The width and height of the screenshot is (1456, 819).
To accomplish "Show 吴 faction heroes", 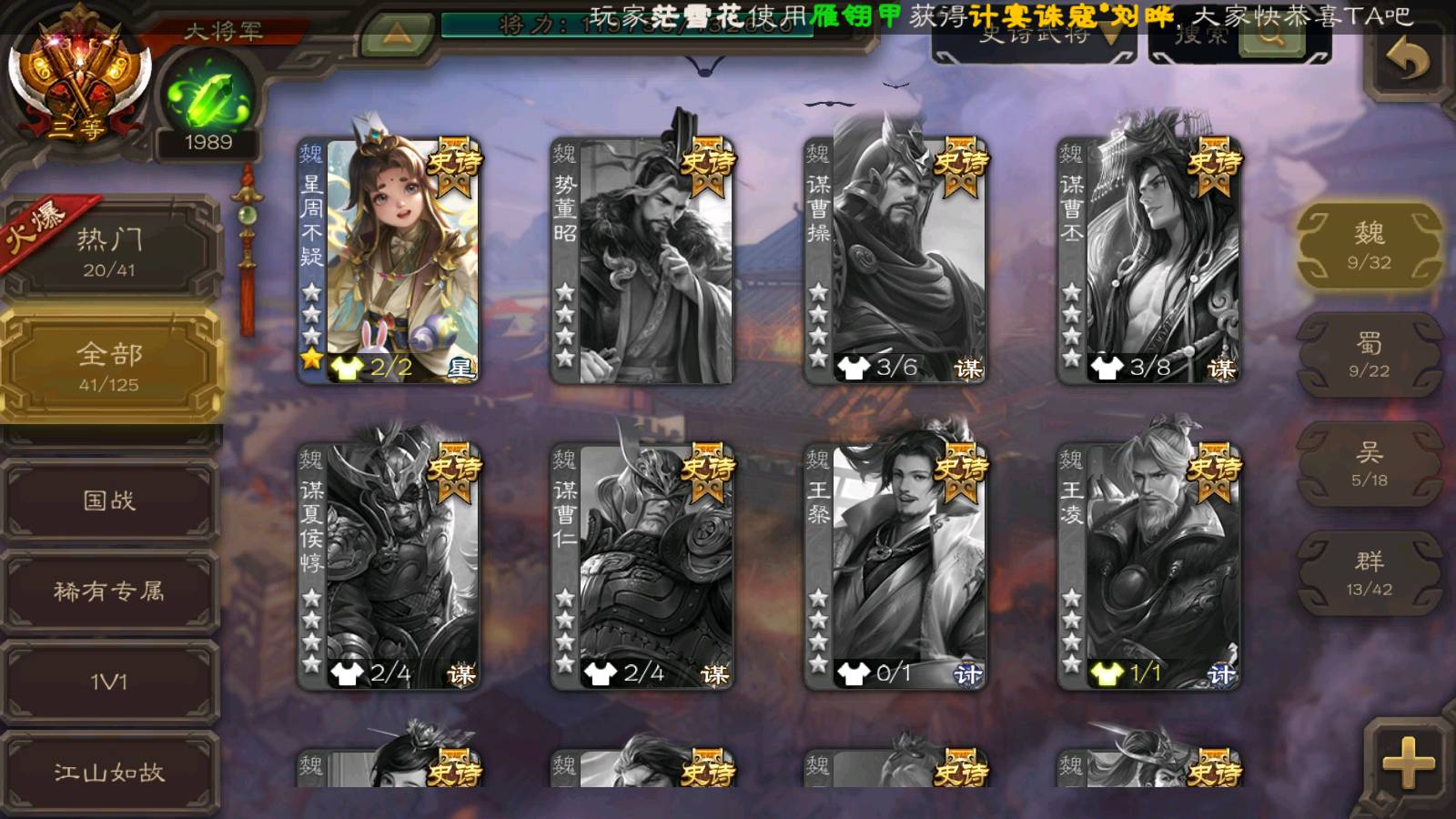I will (x=1369, y=464).
